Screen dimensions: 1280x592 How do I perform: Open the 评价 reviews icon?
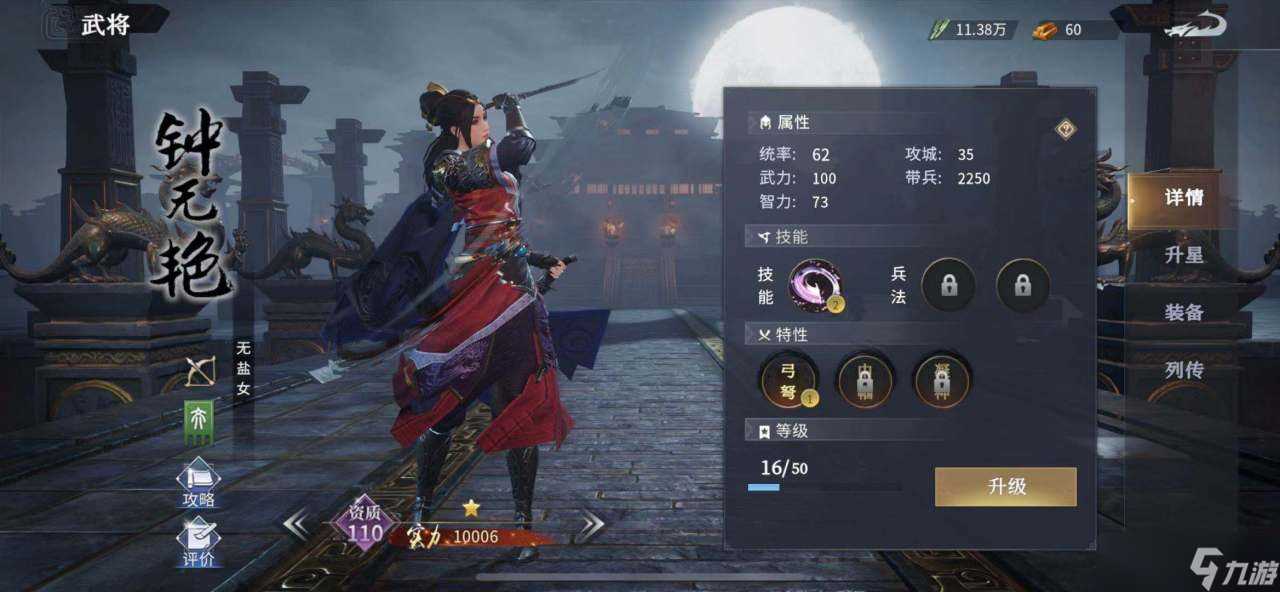pos(198,542)
